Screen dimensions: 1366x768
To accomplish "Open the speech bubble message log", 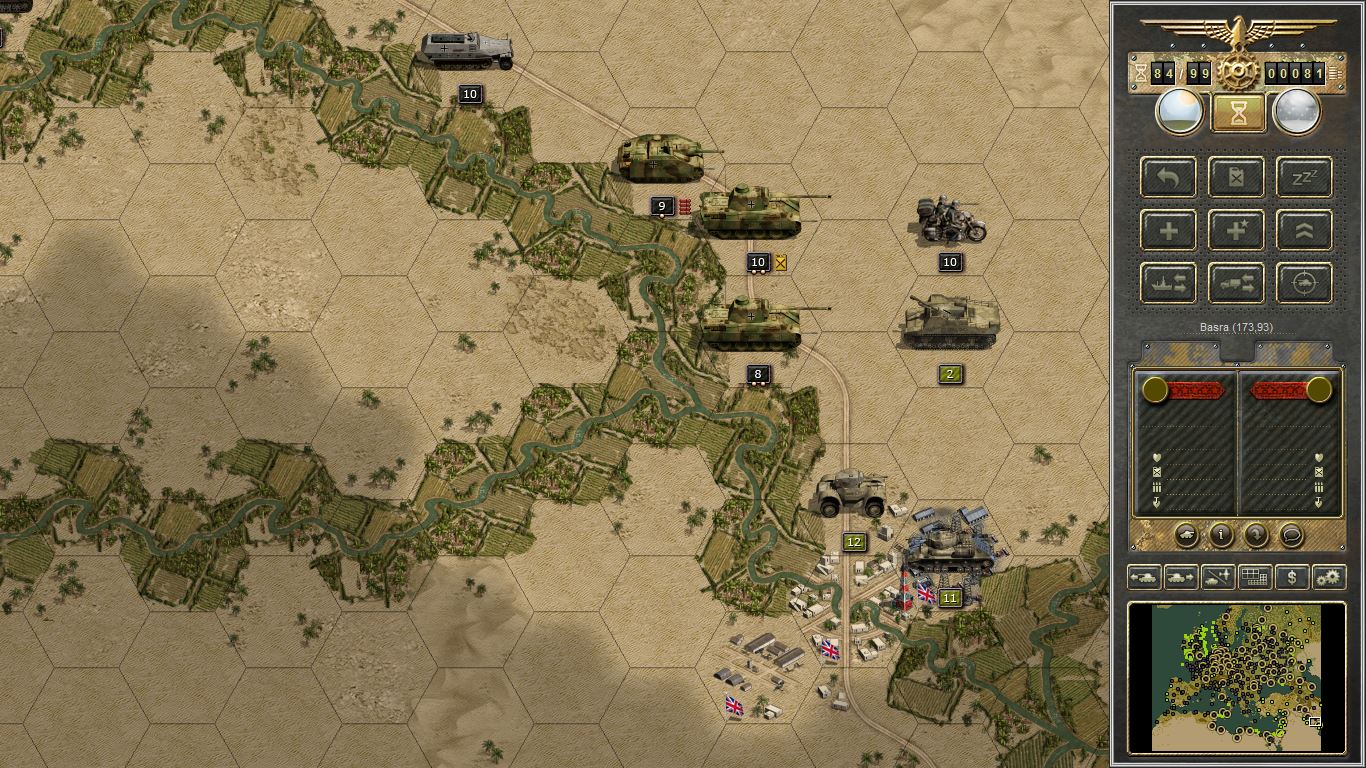I will pyautogui.click(x=1291, y=535).
